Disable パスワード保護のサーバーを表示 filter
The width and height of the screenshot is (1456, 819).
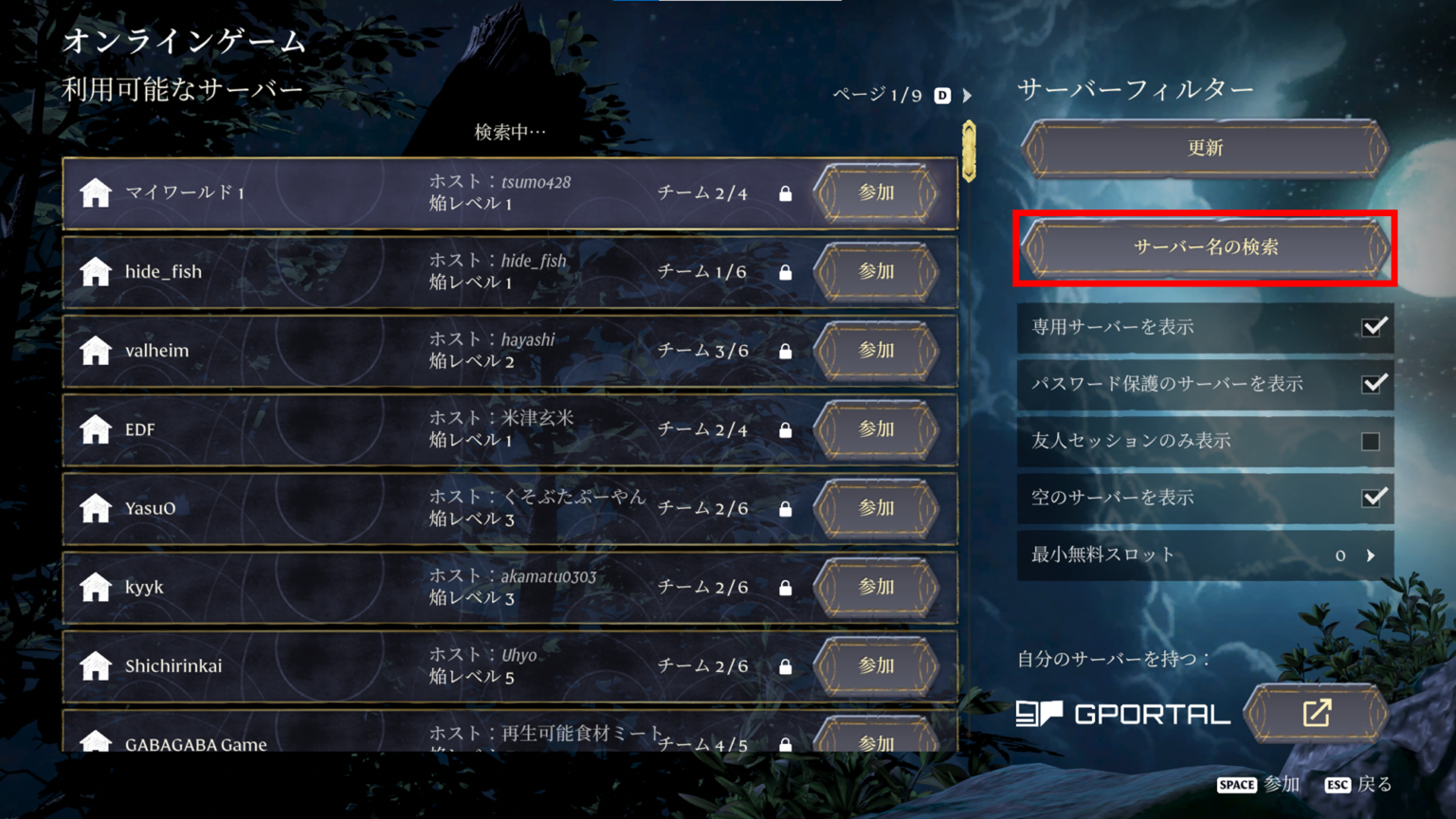[1373, 384]
